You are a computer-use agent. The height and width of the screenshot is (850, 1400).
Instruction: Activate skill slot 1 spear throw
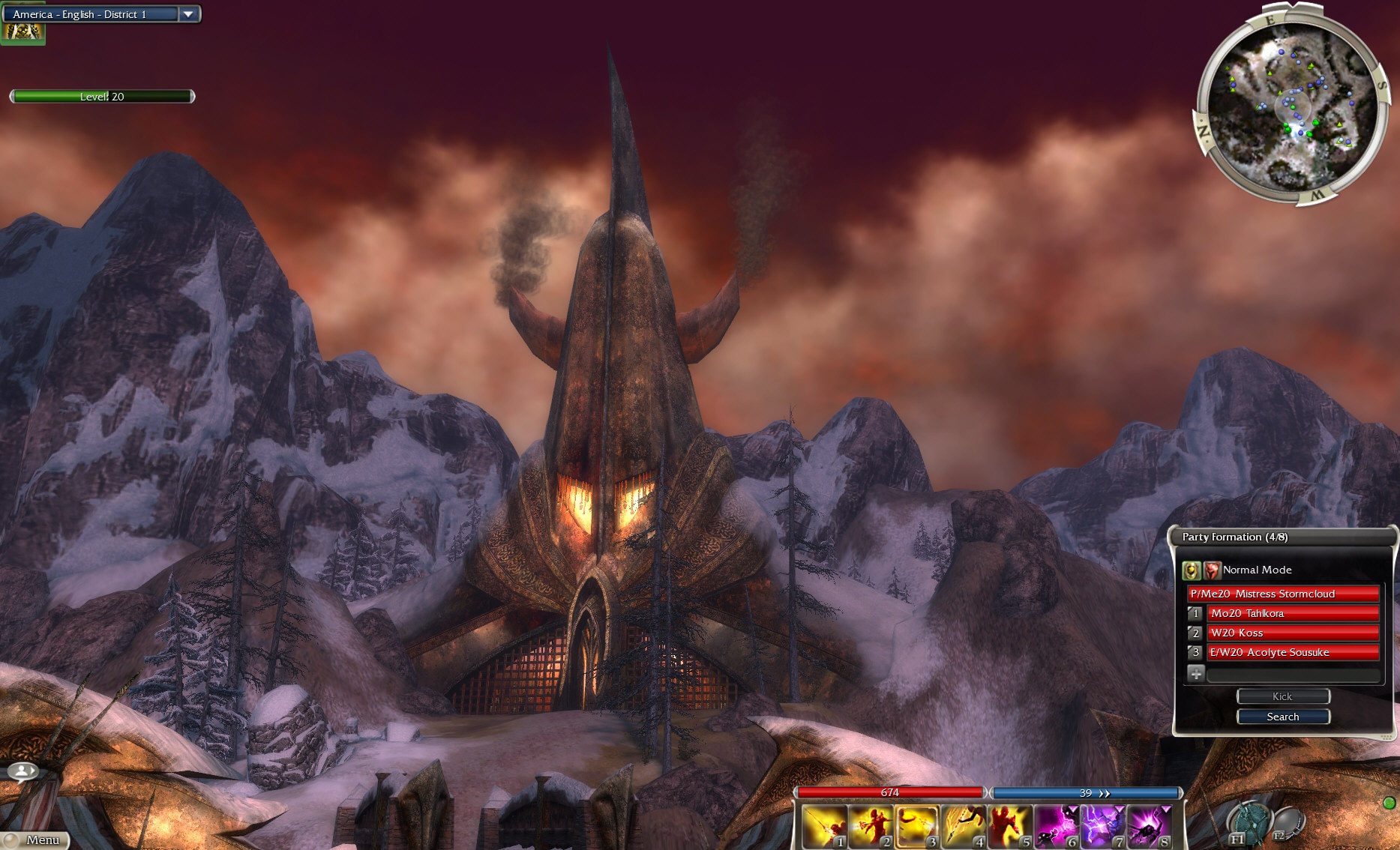(x=824, y=827)
